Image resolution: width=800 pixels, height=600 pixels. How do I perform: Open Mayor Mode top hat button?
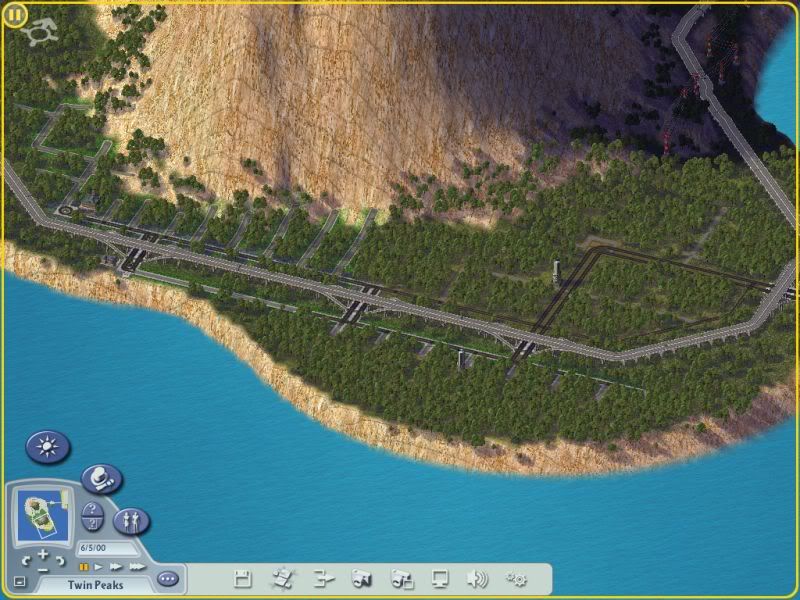100,479
